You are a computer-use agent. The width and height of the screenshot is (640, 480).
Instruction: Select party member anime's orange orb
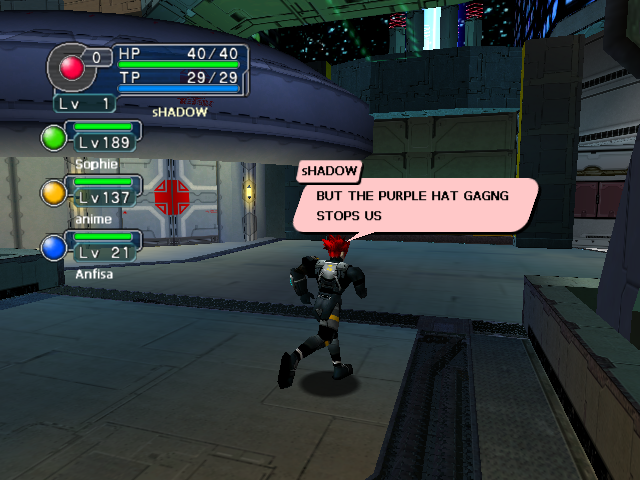point(52,191)
